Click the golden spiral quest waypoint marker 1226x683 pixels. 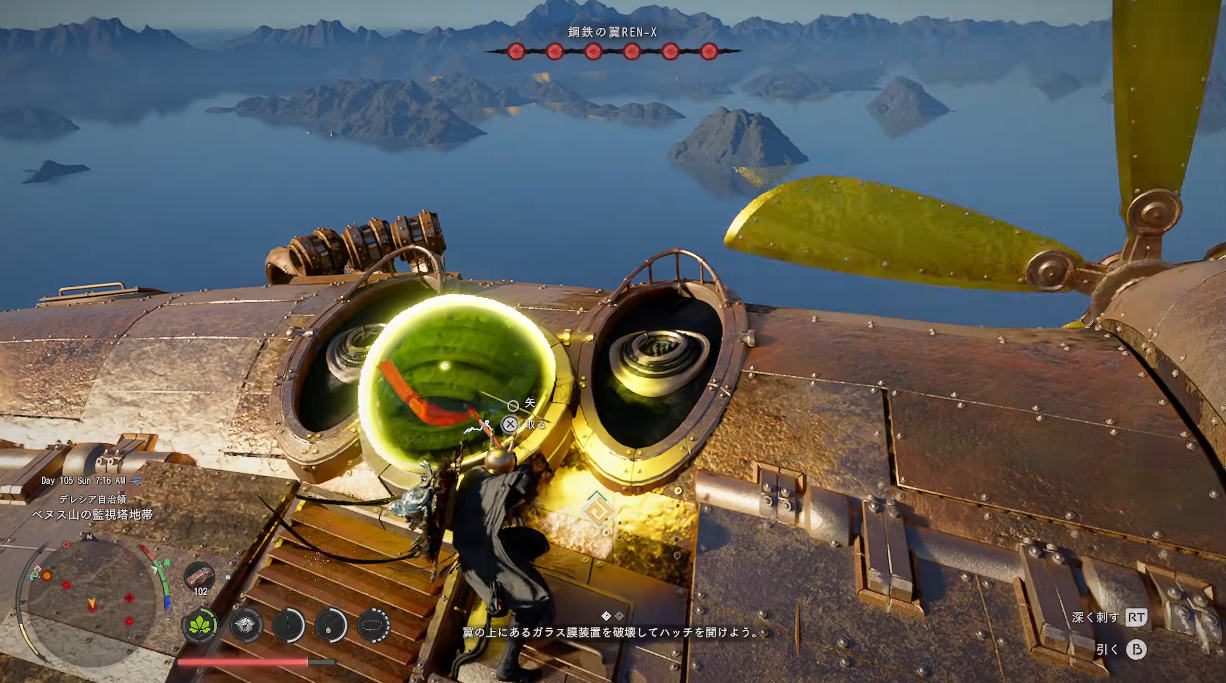click(595, 509)
